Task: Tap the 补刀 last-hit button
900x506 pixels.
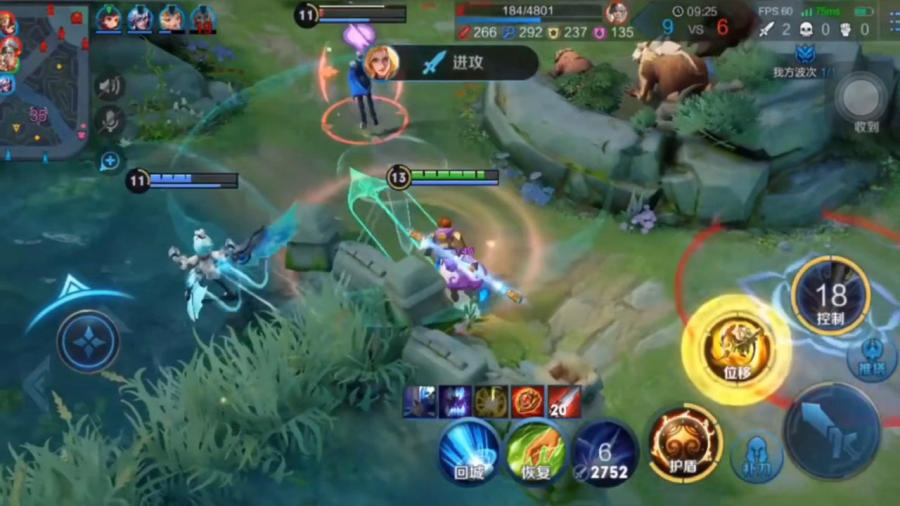Action: coord(757,456)
